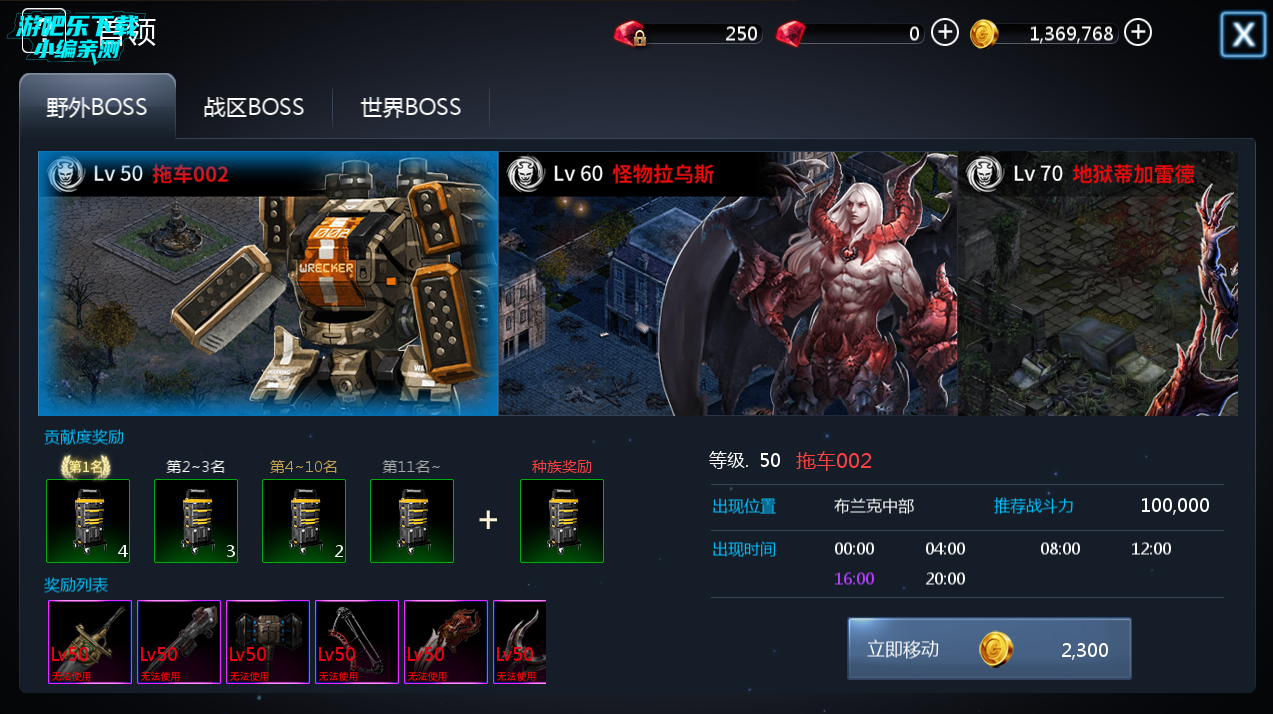Select the Lv50 red bow reward item

(x=357, y=642)
